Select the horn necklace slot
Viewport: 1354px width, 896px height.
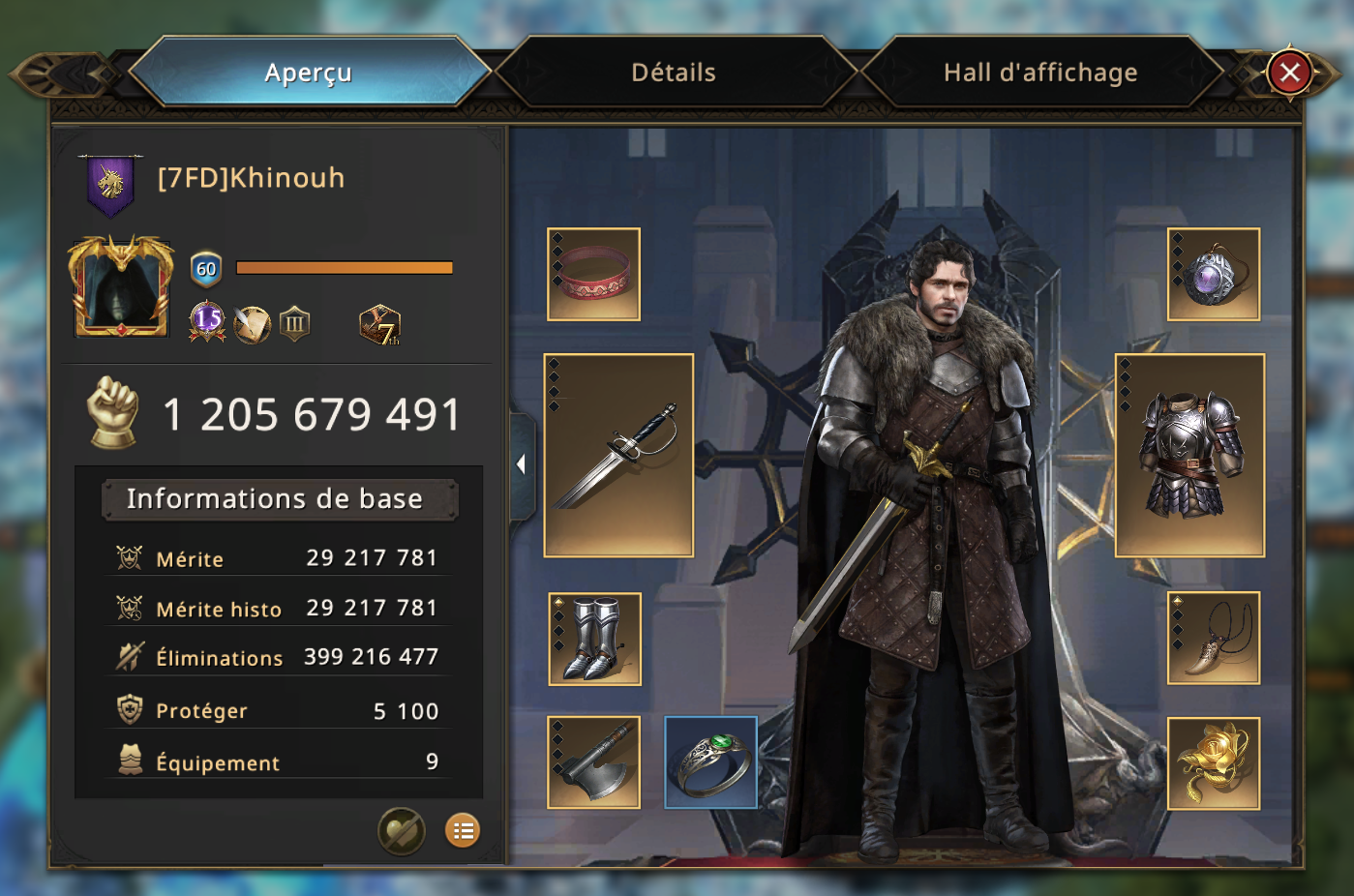tap(1213, 639)
